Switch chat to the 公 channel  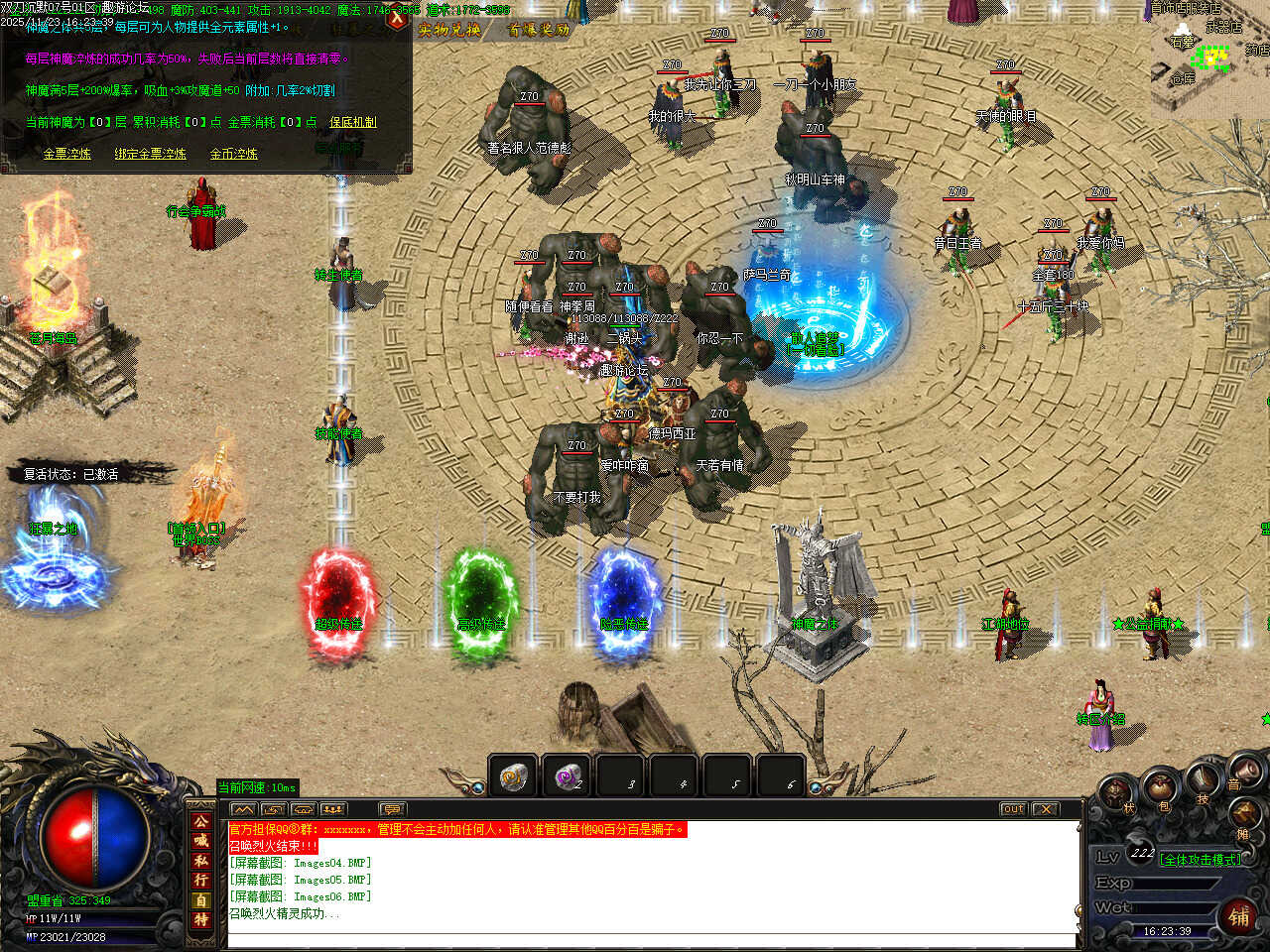(201, 822)
